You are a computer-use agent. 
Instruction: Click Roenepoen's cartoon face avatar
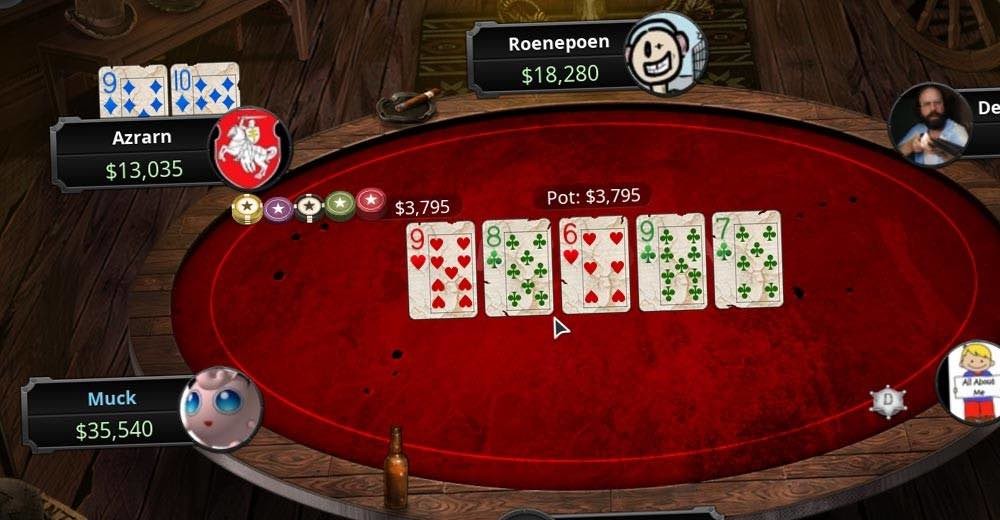click(x=665, y=52)
